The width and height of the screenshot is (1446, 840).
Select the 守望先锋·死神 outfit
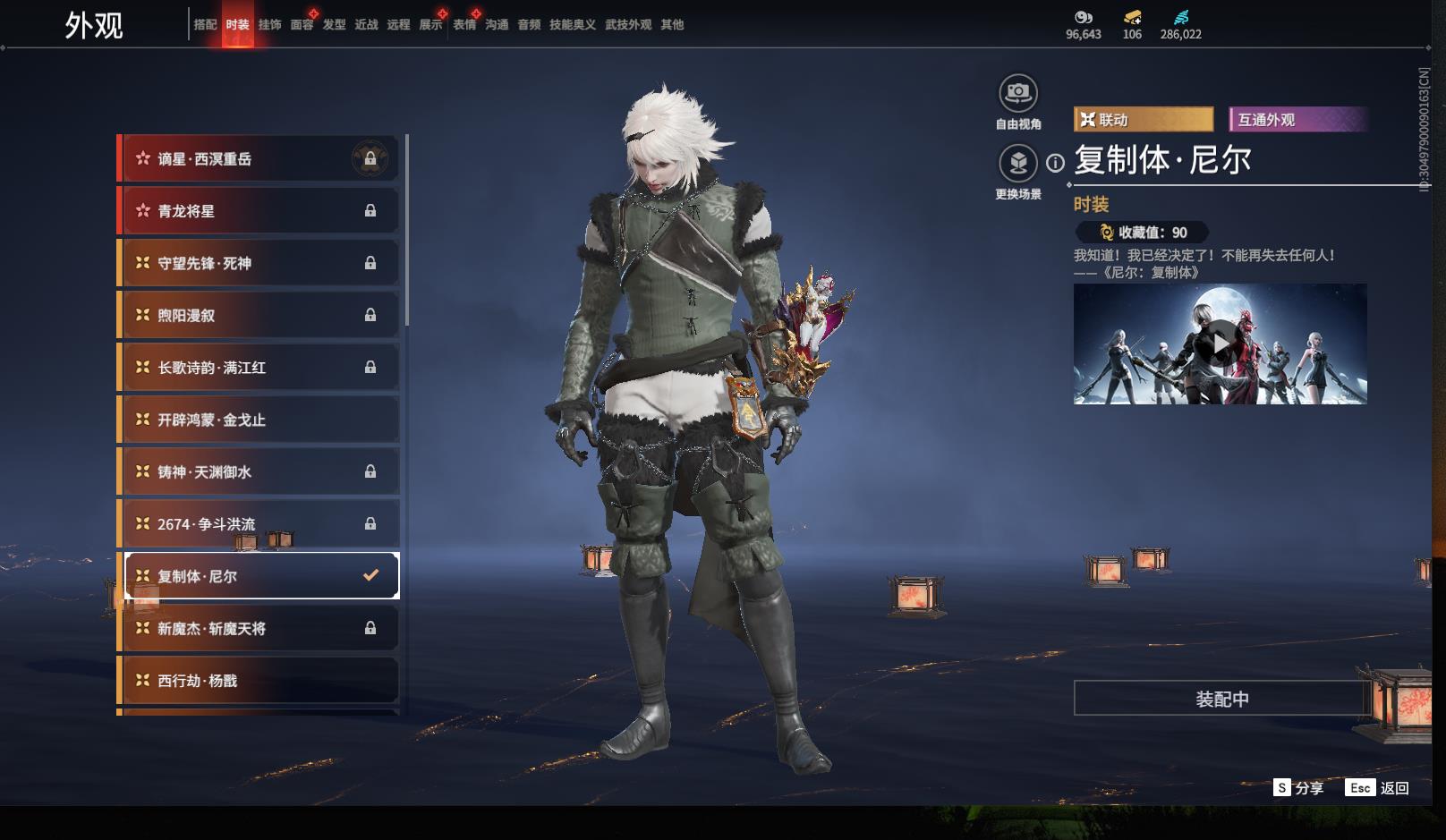[259, 263]
